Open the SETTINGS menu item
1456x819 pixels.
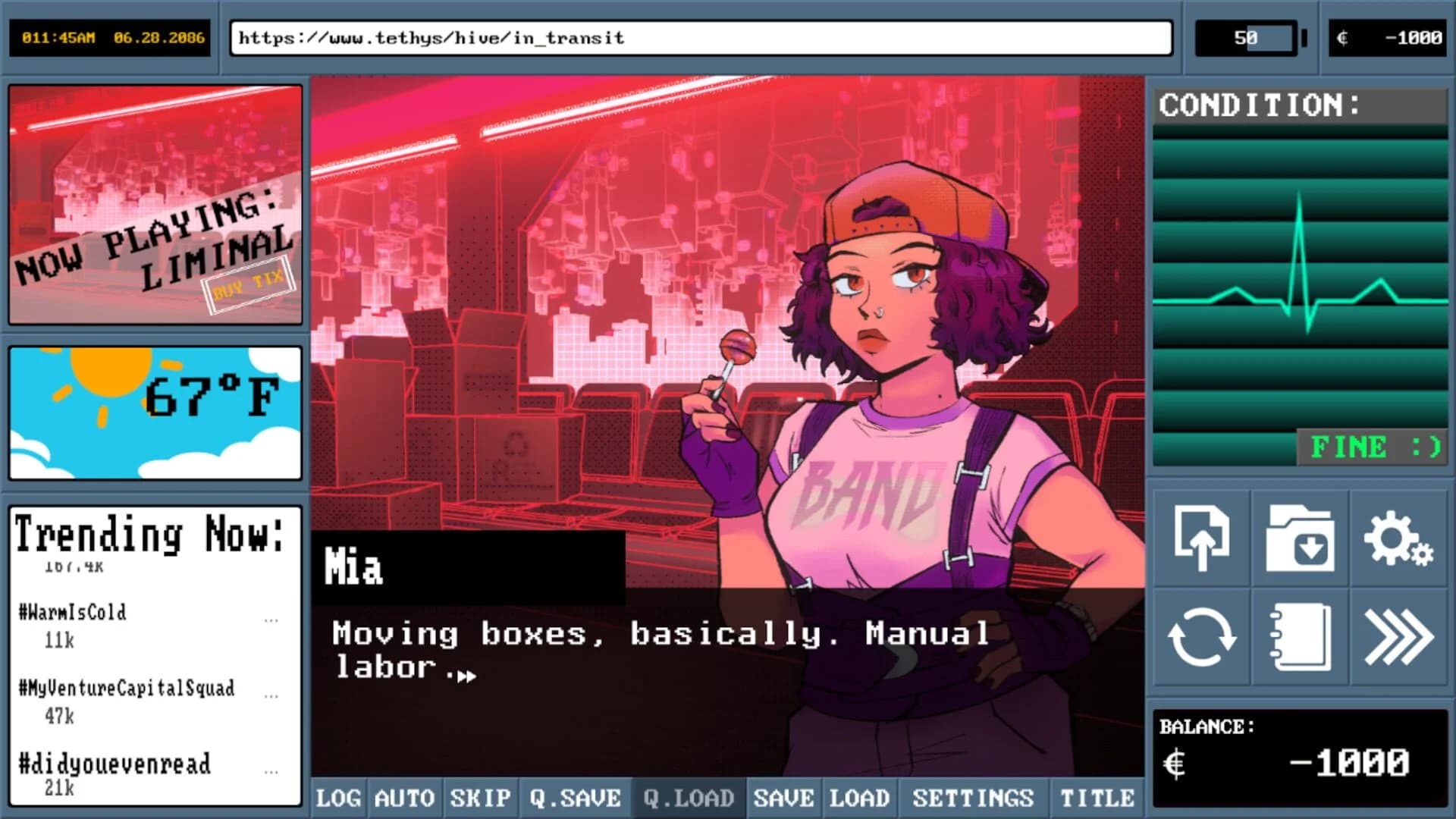(974, 798)
